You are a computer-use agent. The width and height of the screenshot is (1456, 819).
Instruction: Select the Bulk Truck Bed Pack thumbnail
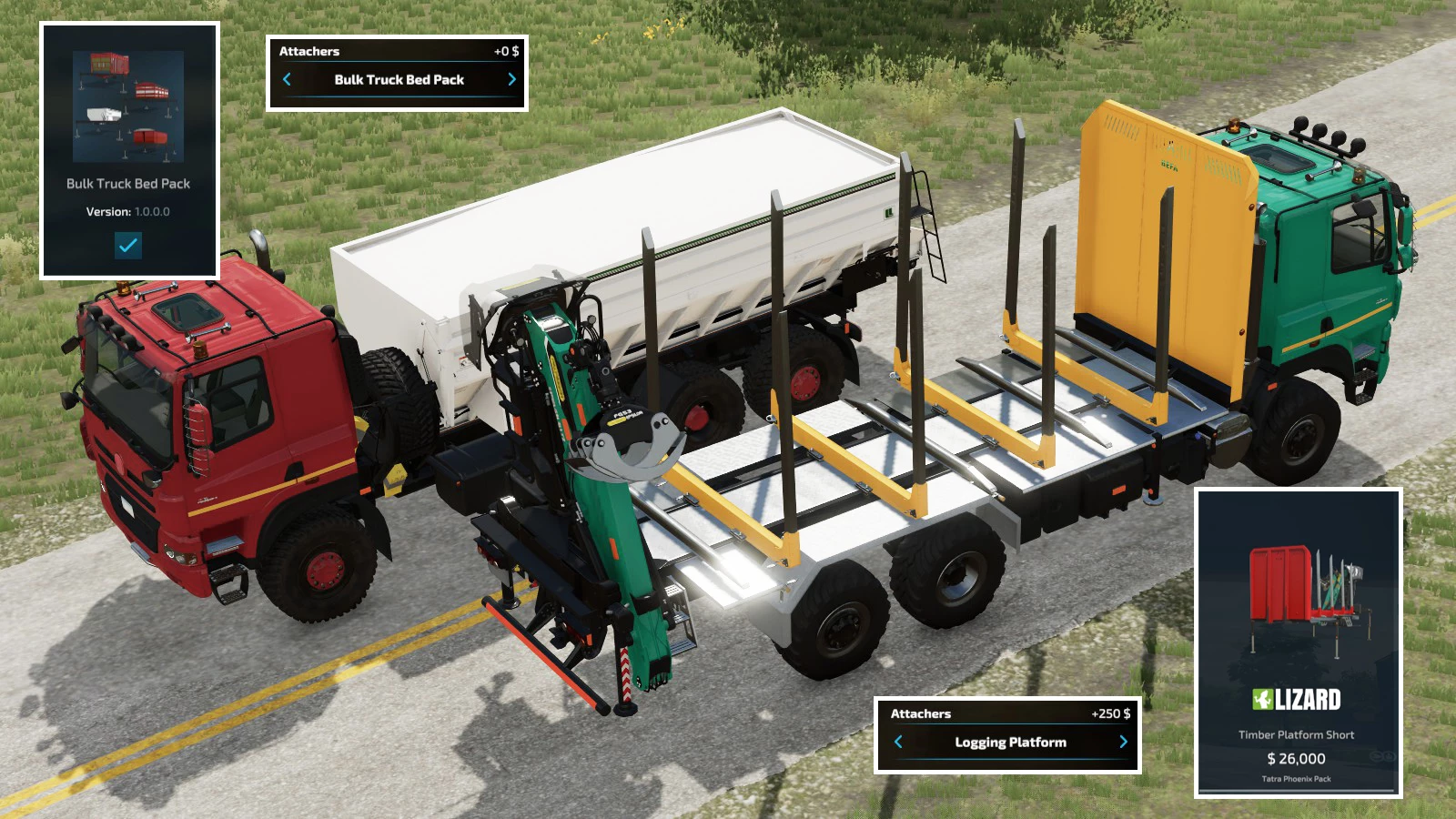[x=128, y=106]
